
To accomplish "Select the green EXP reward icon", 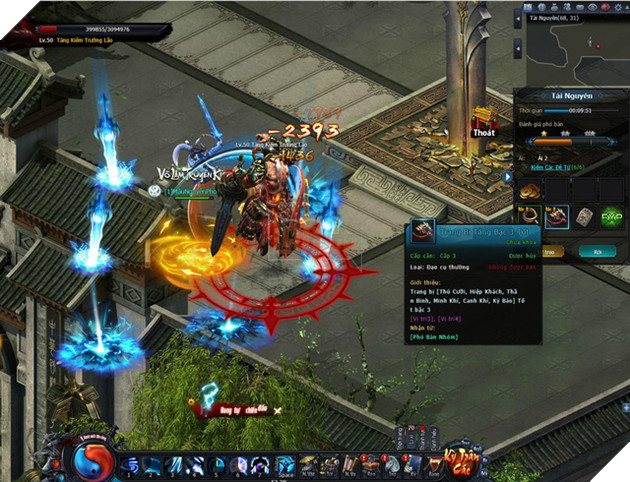I will click(x=611, y=215).
